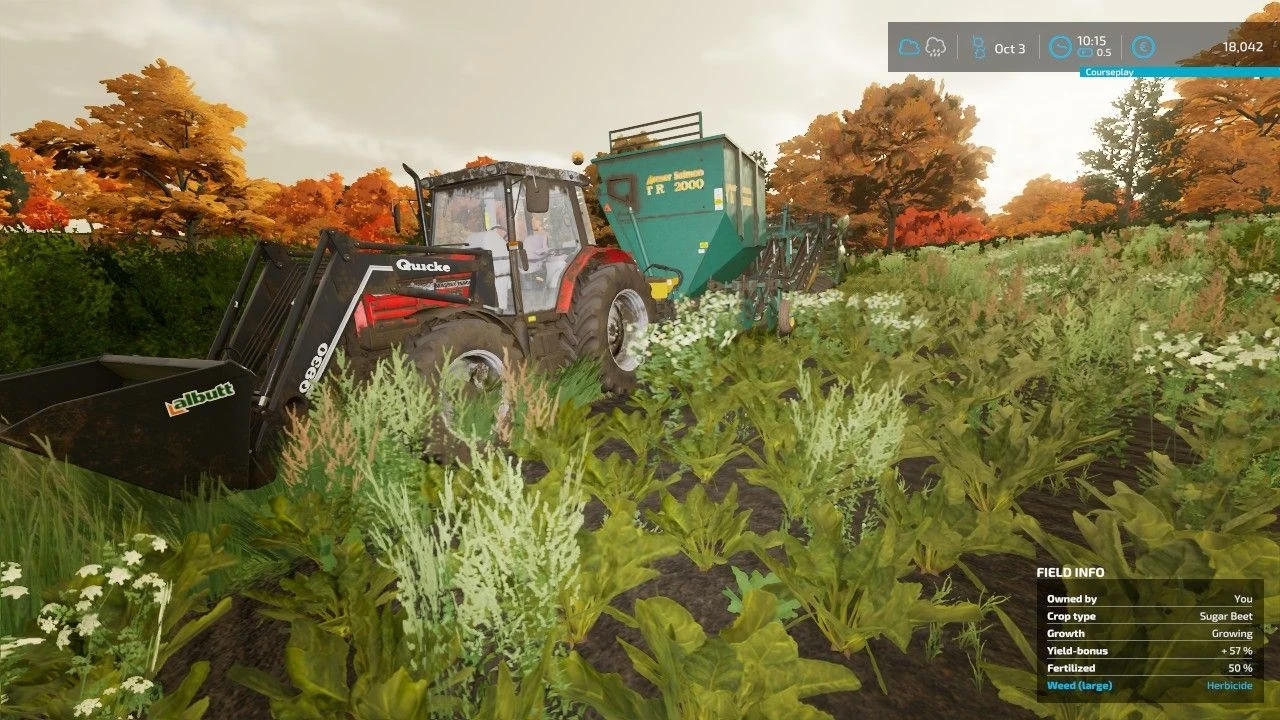Click the Yield-bonus +57% value
Image resolution: width=1280 pixels, height=720 pixels.
1238,650
